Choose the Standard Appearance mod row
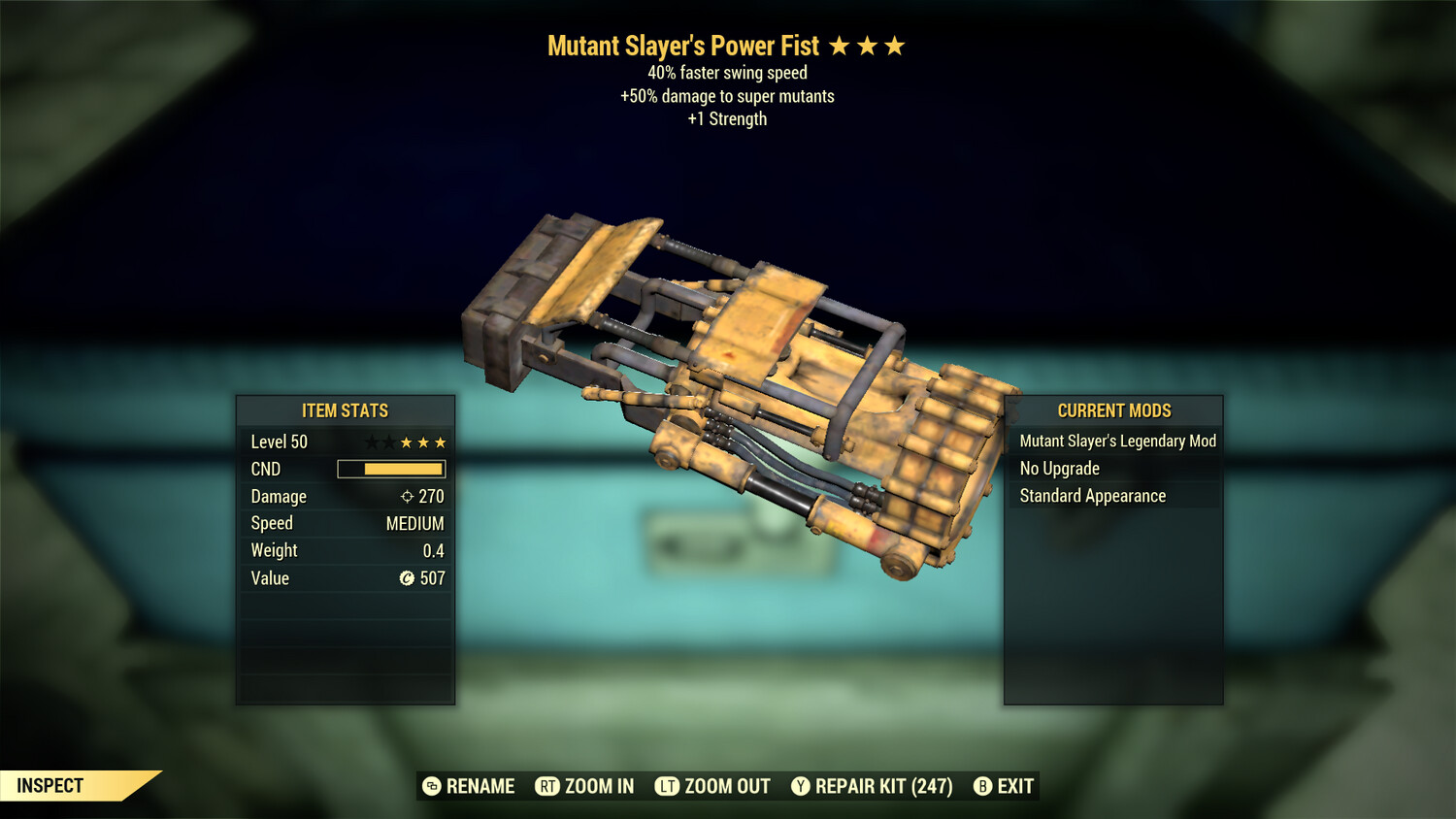Screen dimensions: 1456x819 (x=1092, y=496)
